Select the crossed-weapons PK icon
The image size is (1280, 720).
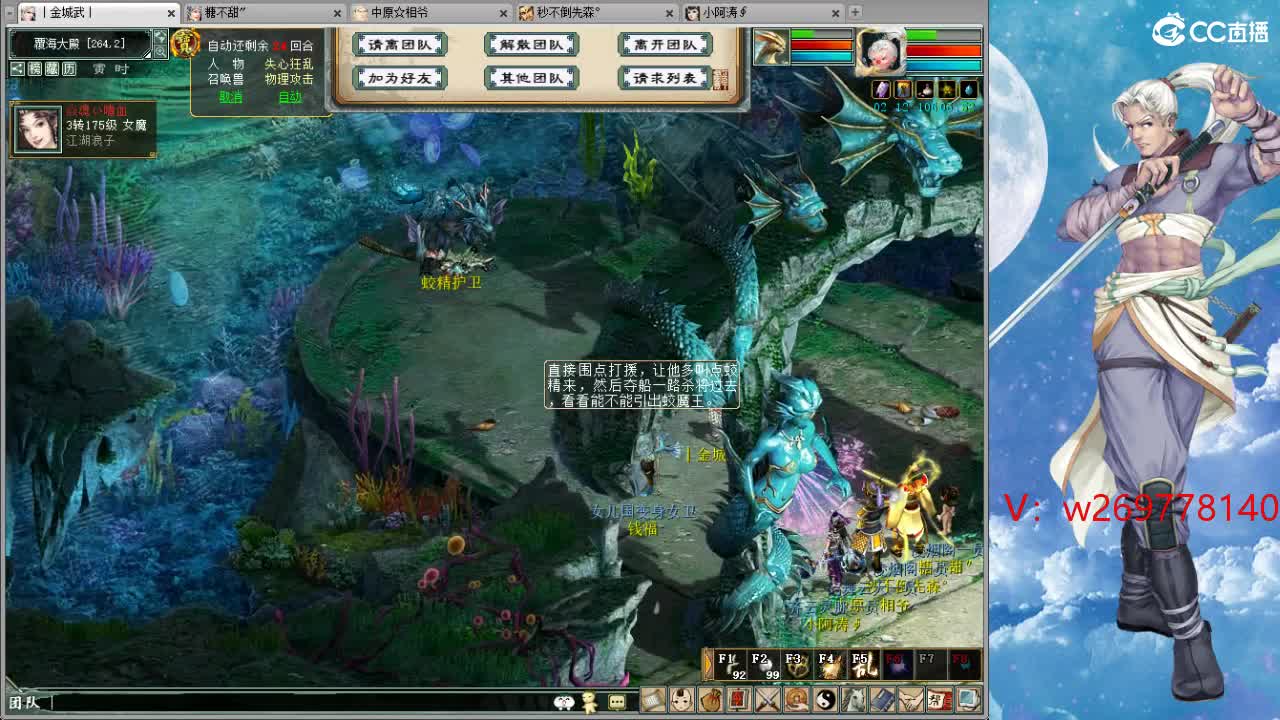pyautogui.click(x=767, y=701)
